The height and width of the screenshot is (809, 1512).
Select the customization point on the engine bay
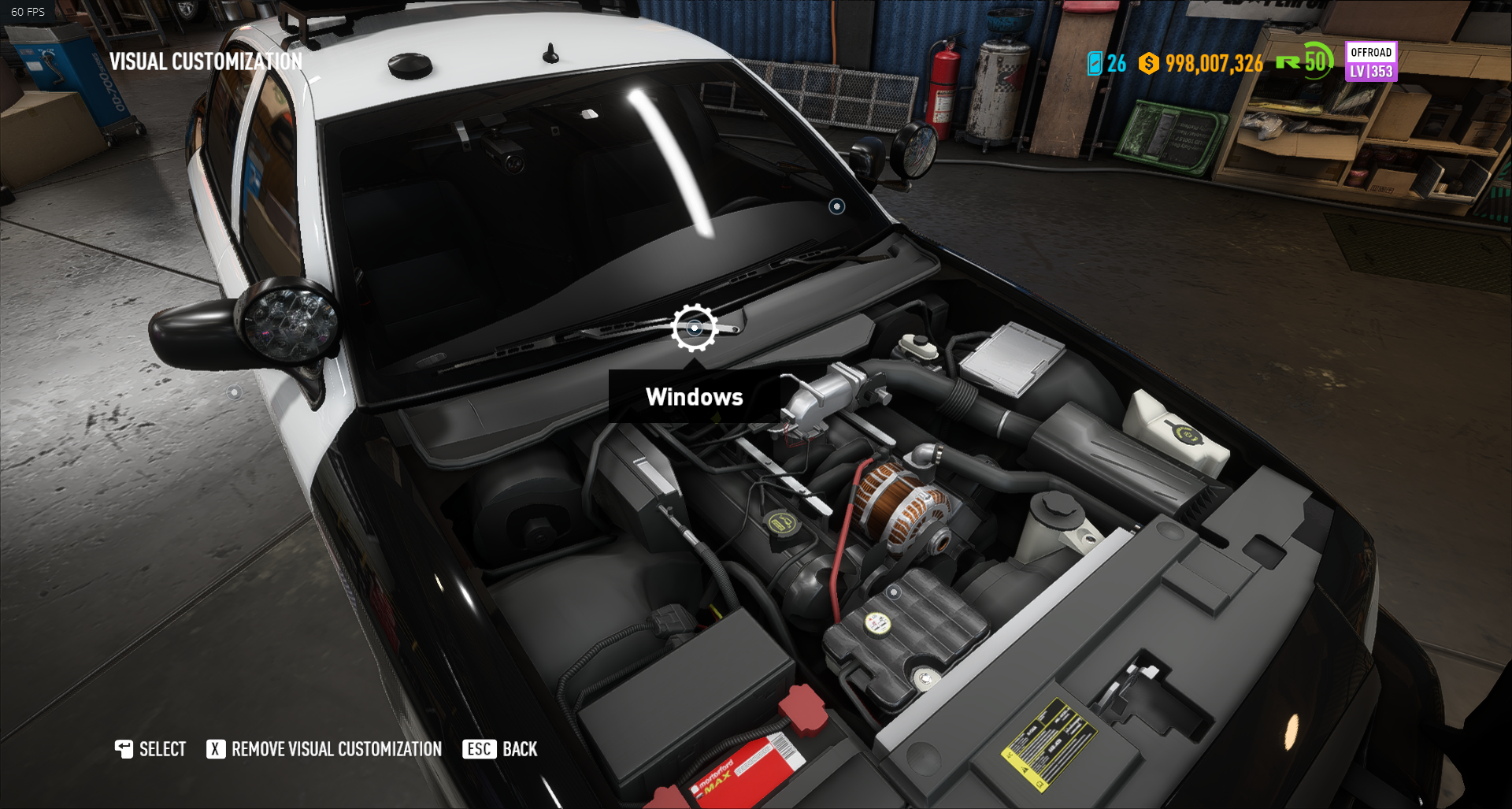[893, 592]
